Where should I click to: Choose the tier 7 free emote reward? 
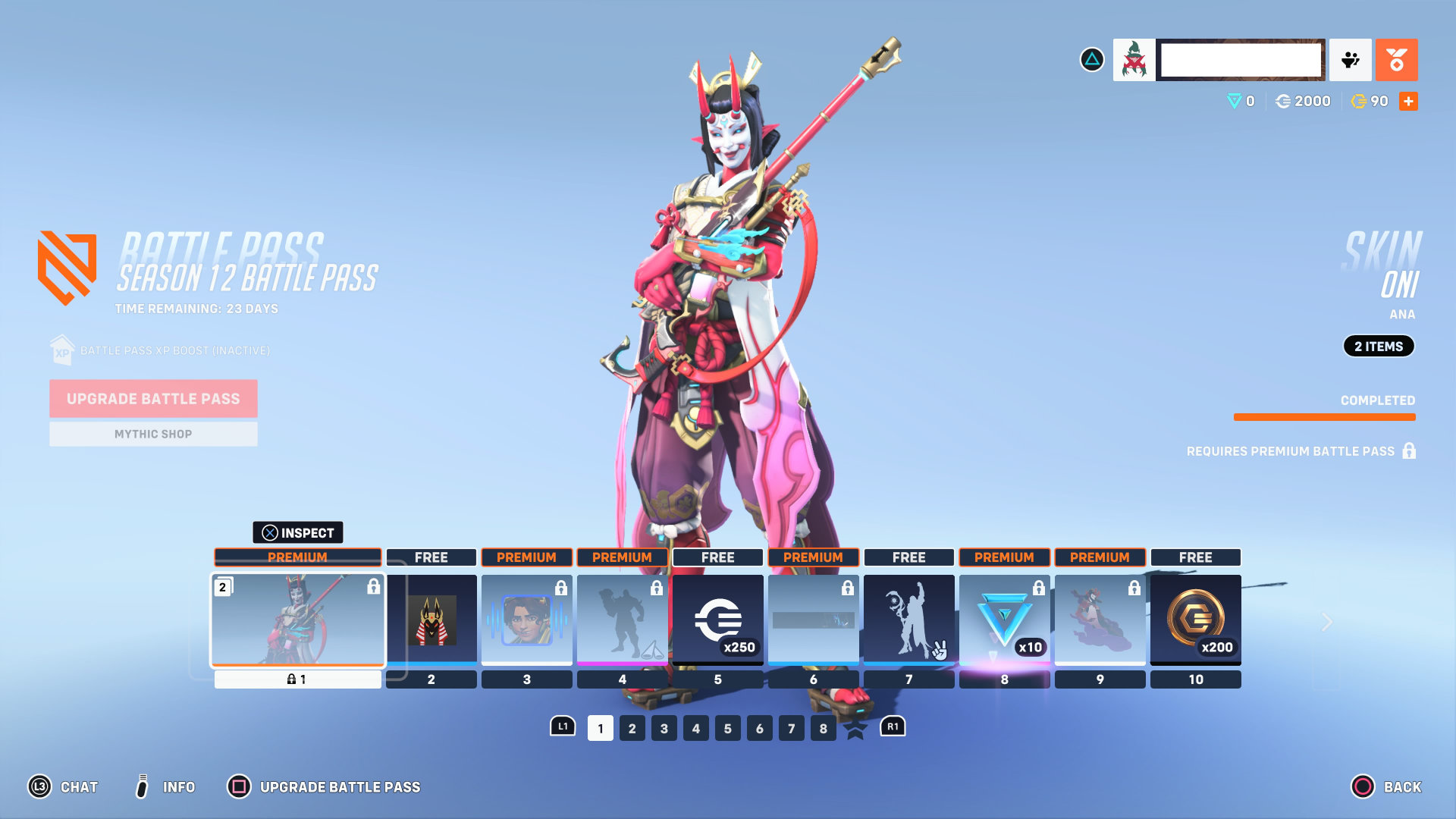909,620
